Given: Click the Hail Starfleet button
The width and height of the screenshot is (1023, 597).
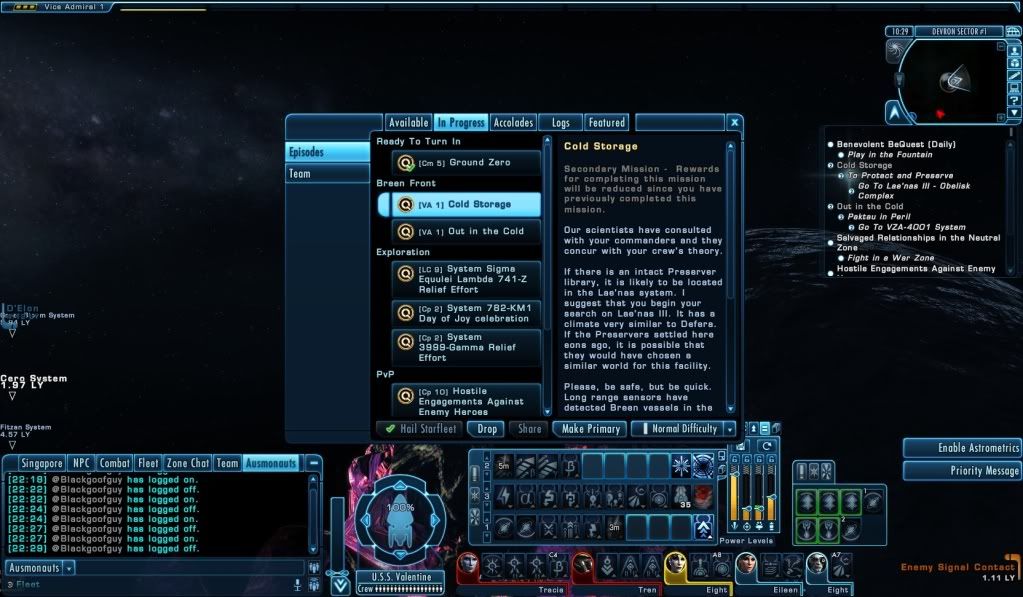Looking at the screenshot, I should pyautogui.click(x=420, y=429).
